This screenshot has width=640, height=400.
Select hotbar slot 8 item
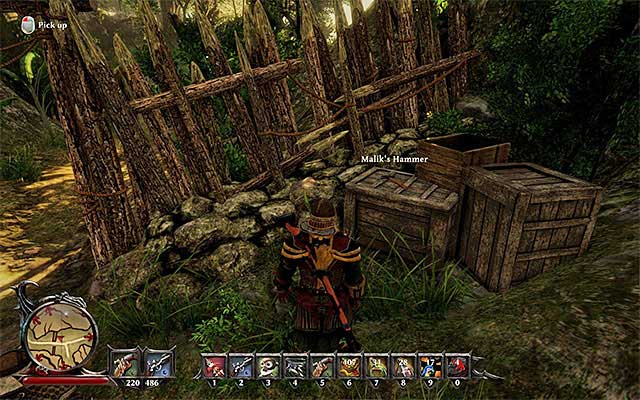pyautogui.click(x=403, y=366)
